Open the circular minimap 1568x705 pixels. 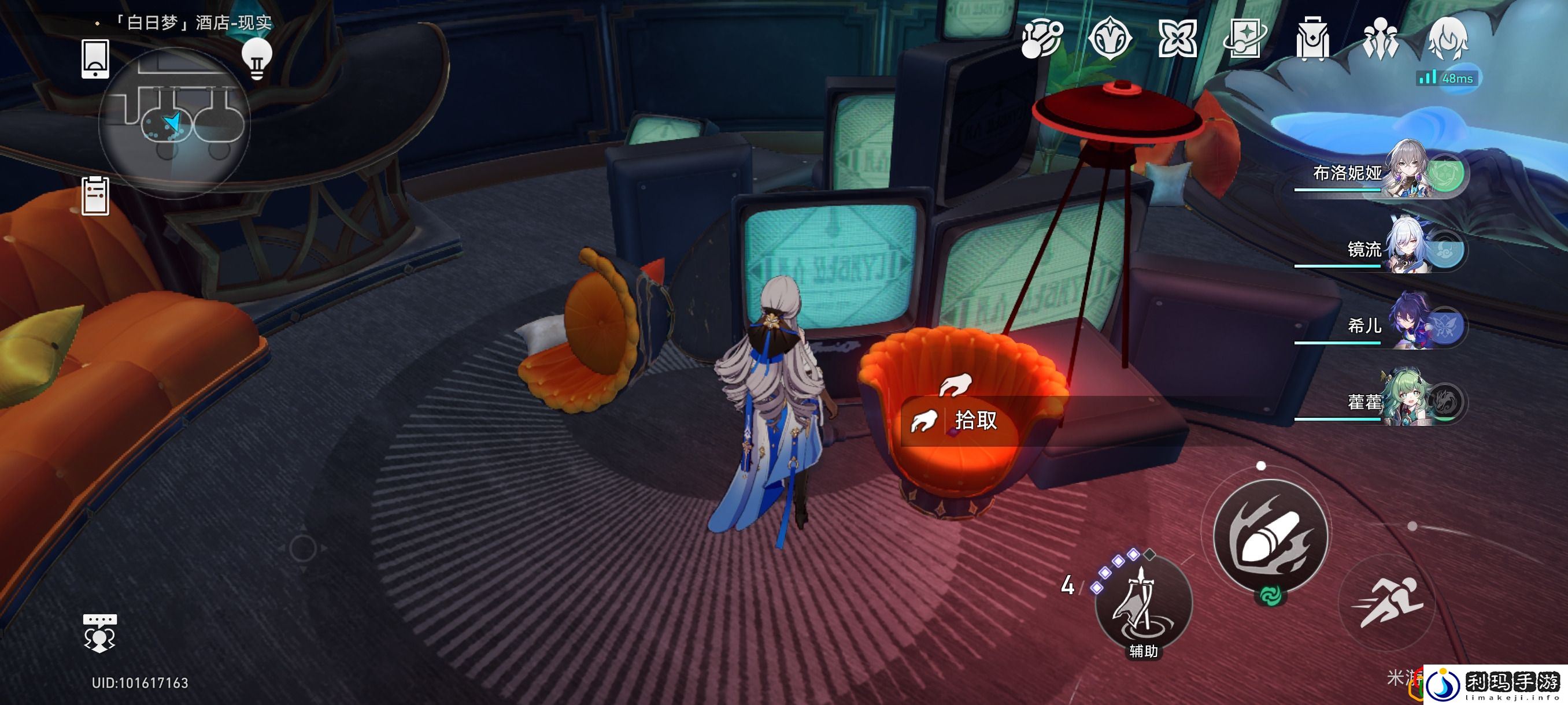click(174, 123)
